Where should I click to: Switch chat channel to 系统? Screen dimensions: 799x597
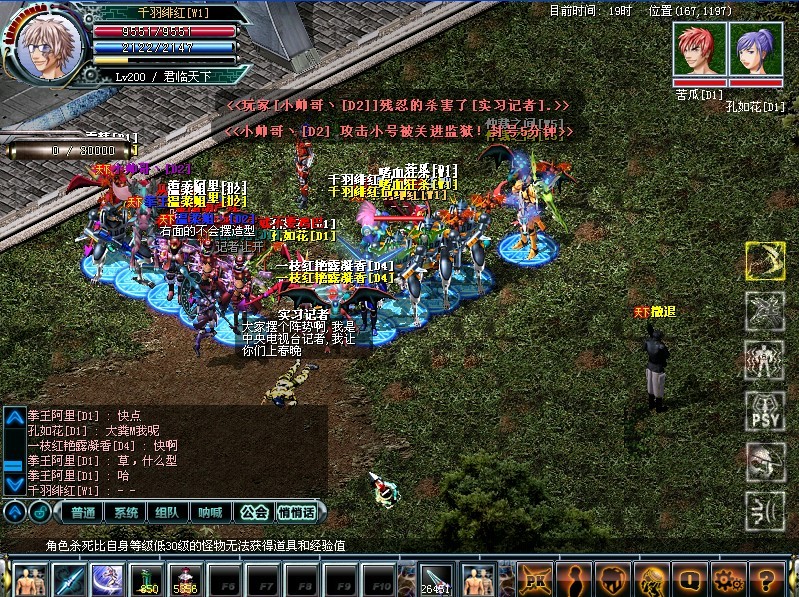point(126,512)
